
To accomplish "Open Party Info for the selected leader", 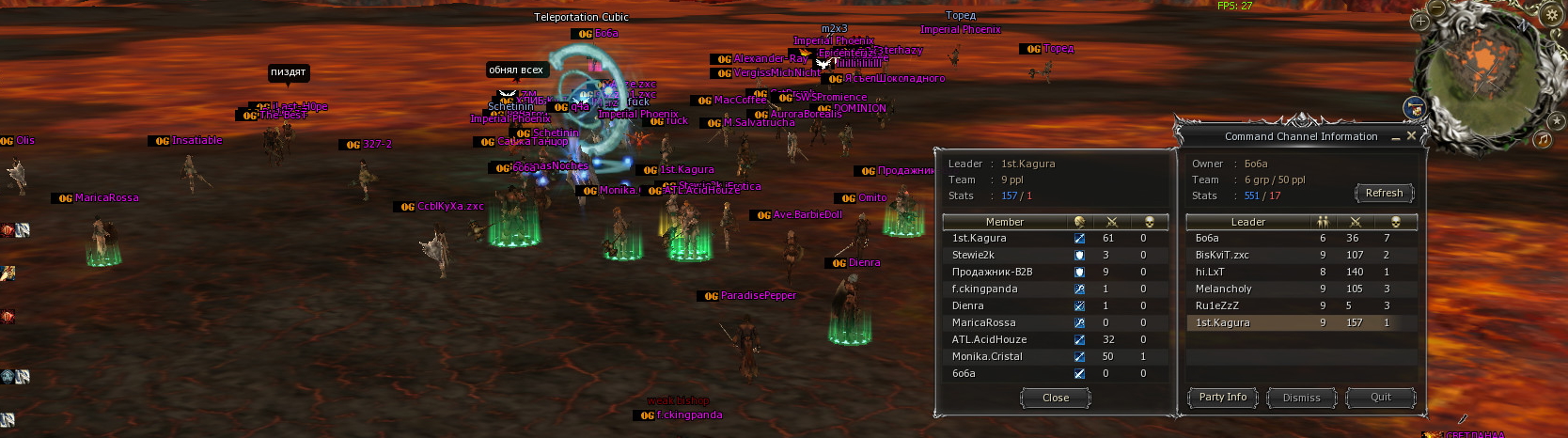I will pyautogui.click(x=1222, y=398).
